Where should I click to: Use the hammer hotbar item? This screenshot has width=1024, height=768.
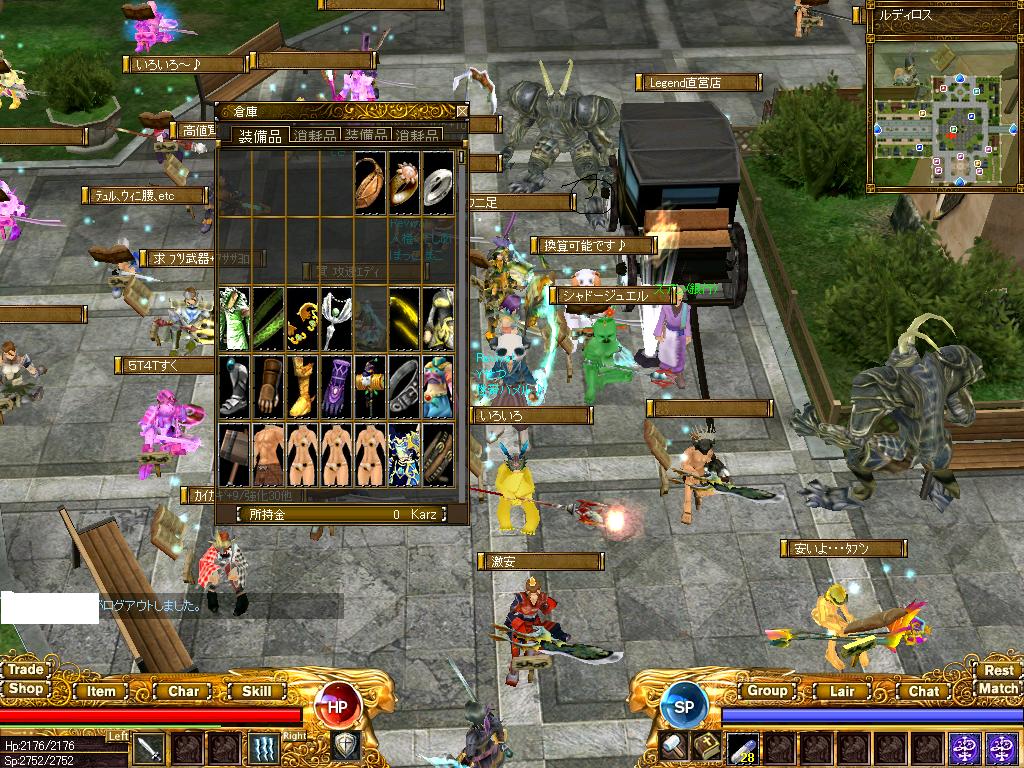671,746
